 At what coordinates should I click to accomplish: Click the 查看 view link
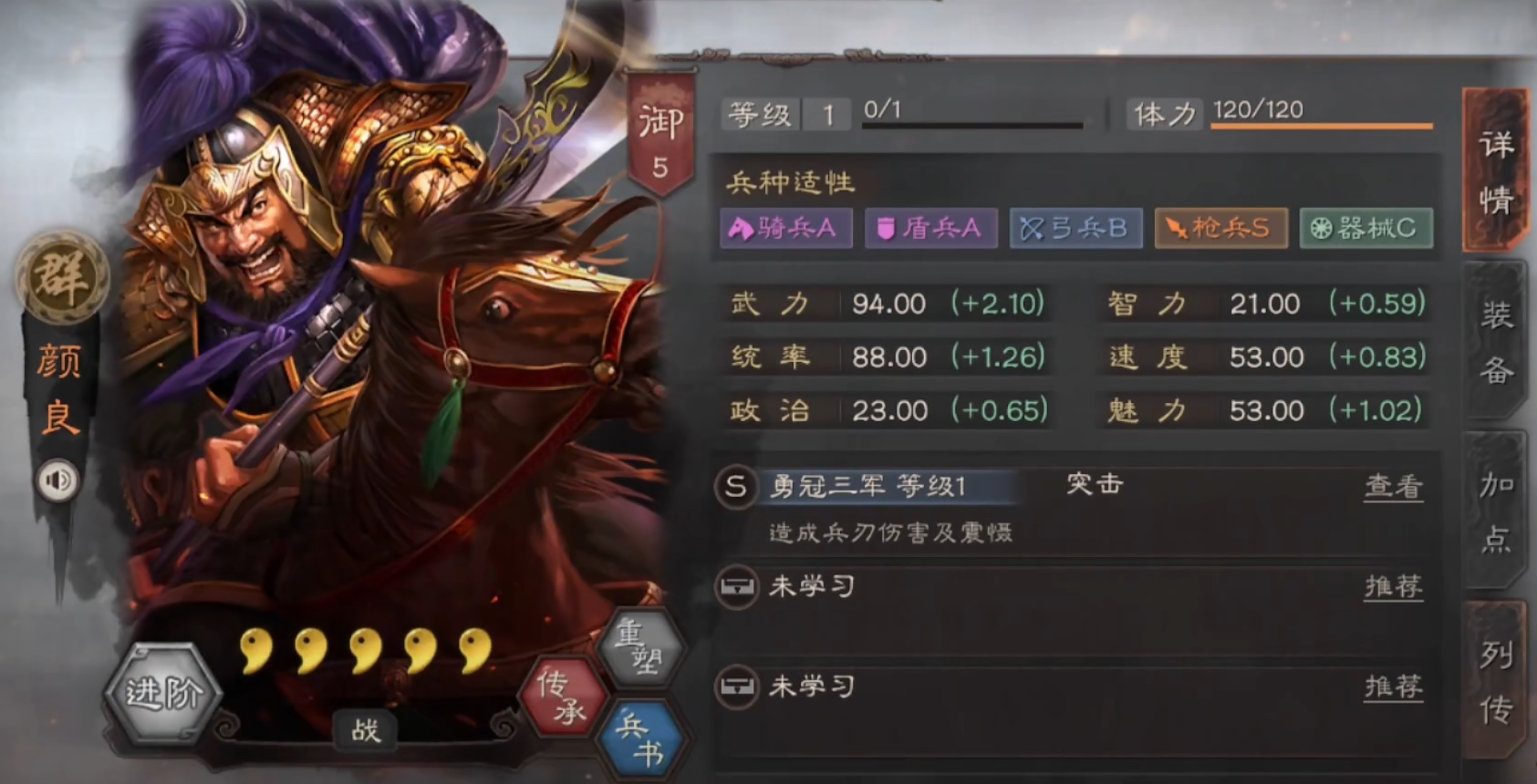(x=1394, y=488)
